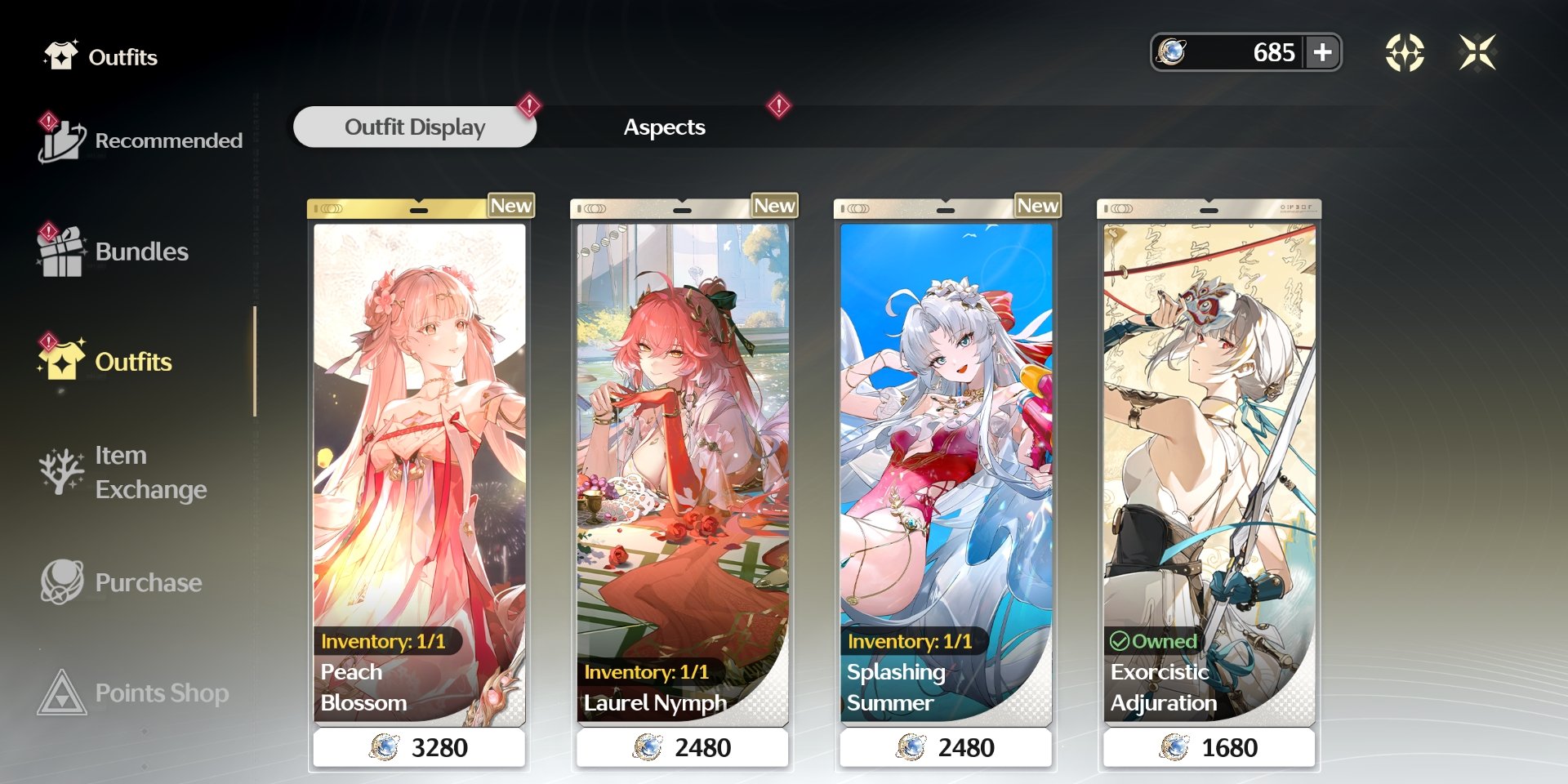Switch to the Outfit Display tab
Viewport: 1568px width, 784px height.
coord(415,127)
